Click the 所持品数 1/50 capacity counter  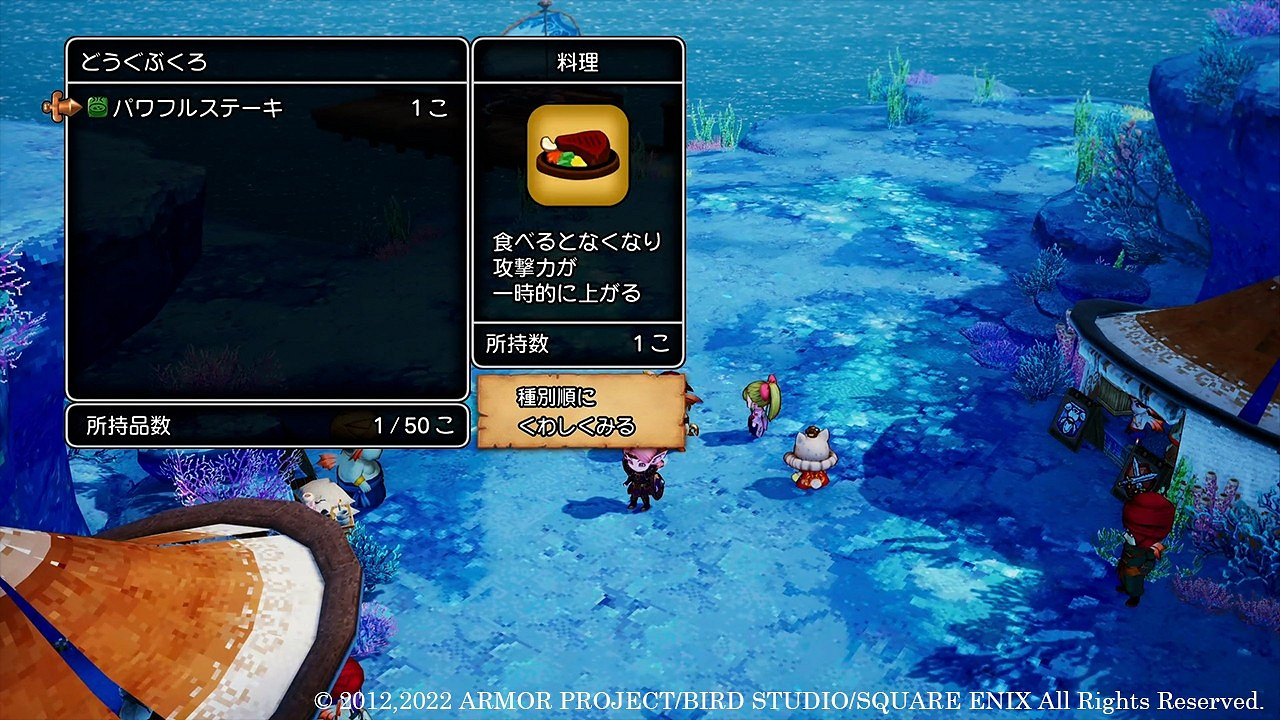click(265, 424)
